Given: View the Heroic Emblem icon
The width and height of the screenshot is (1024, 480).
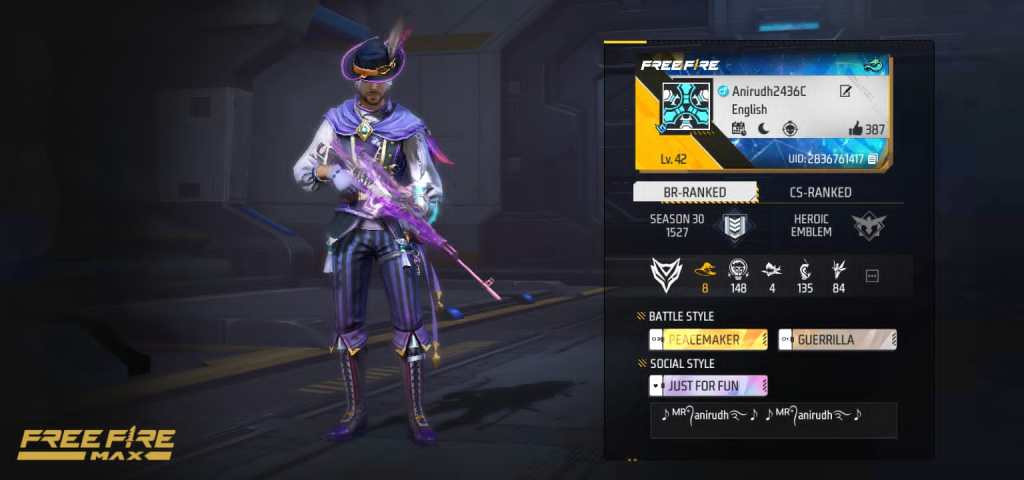Looking at the screenshot, I should coord(869,226).
